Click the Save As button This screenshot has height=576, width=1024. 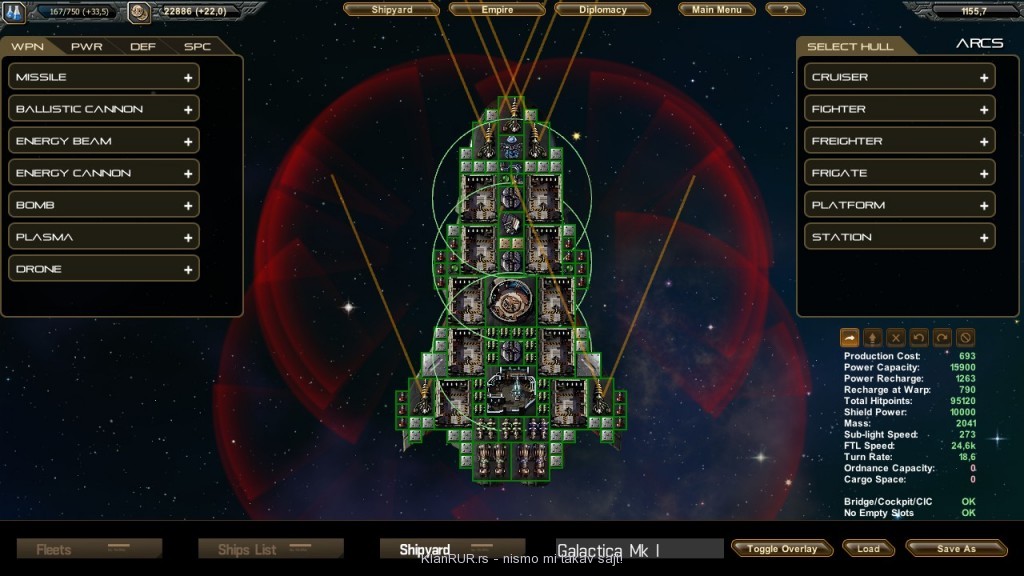click(956, 548)
